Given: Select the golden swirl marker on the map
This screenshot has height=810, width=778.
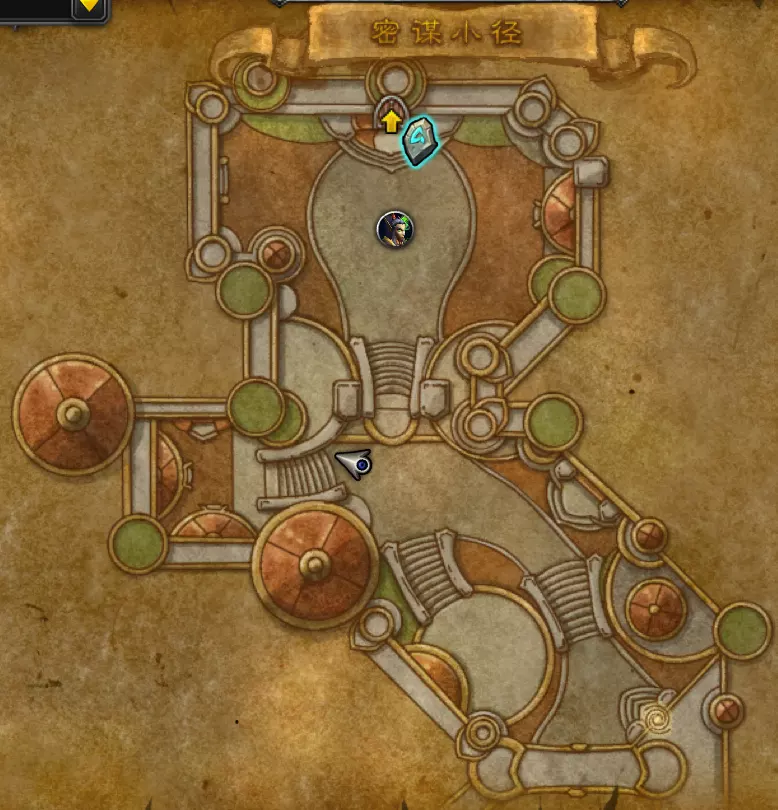Looking at the screenshot, I should click(658, 717).
